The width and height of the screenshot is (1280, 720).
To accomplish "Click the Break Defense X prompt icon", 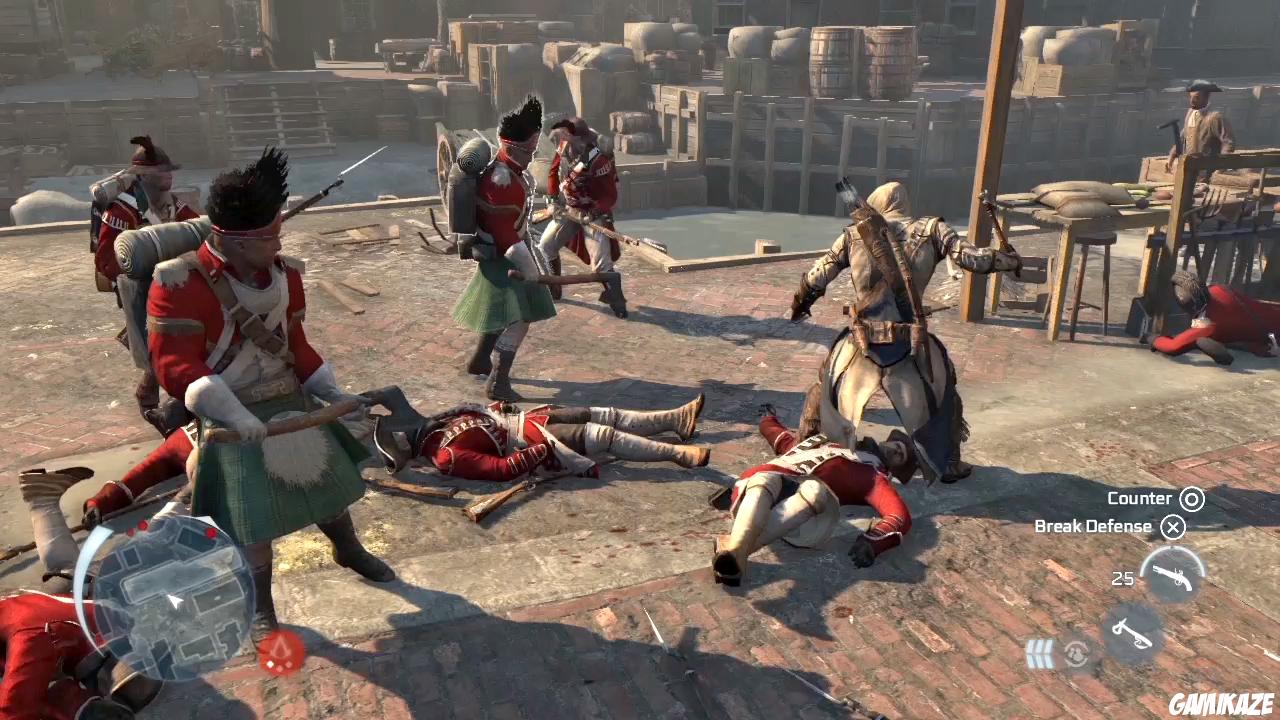I will (1173, 527).
